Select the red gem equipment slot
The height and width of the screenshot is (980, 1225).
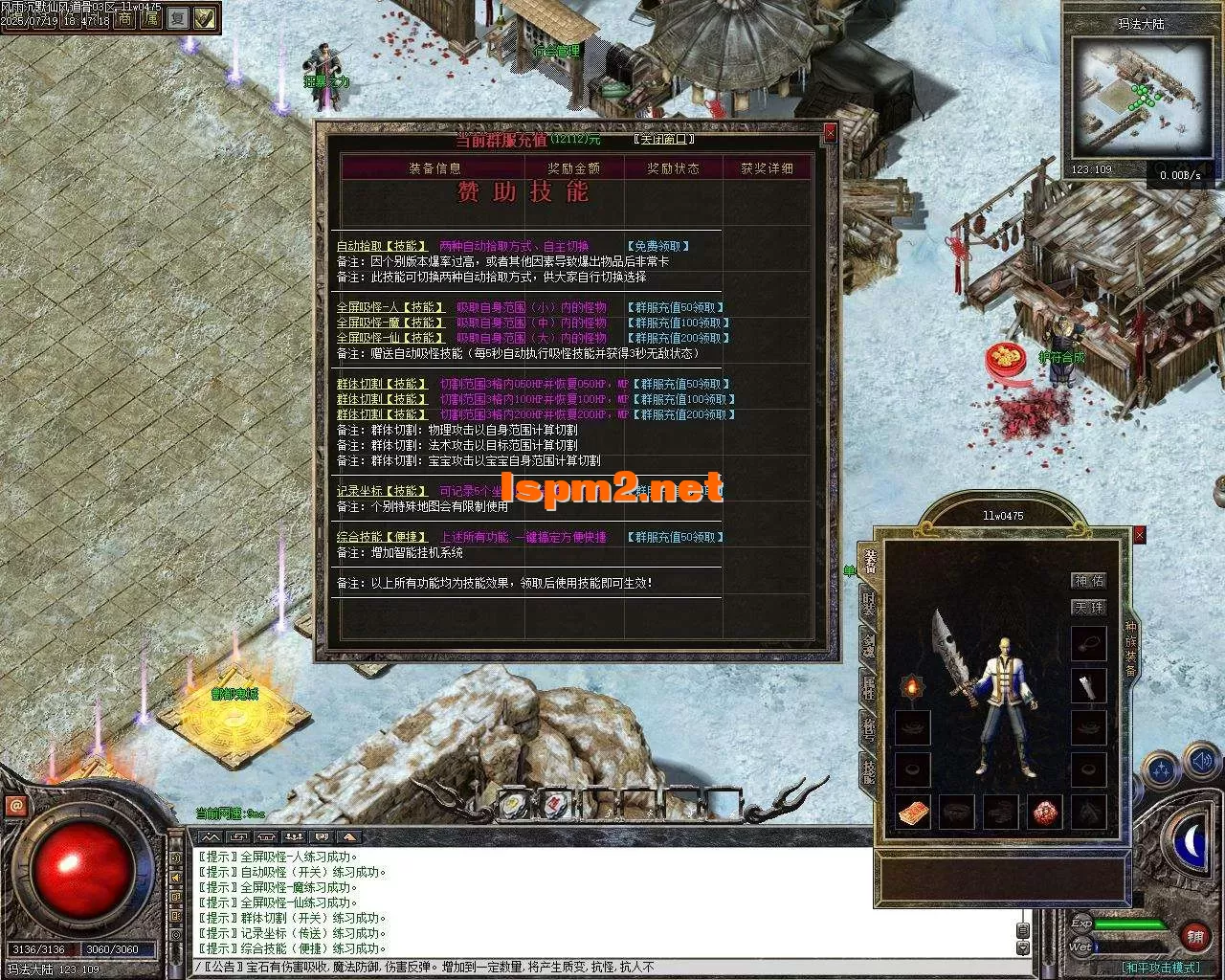[x=1046, y=813]
